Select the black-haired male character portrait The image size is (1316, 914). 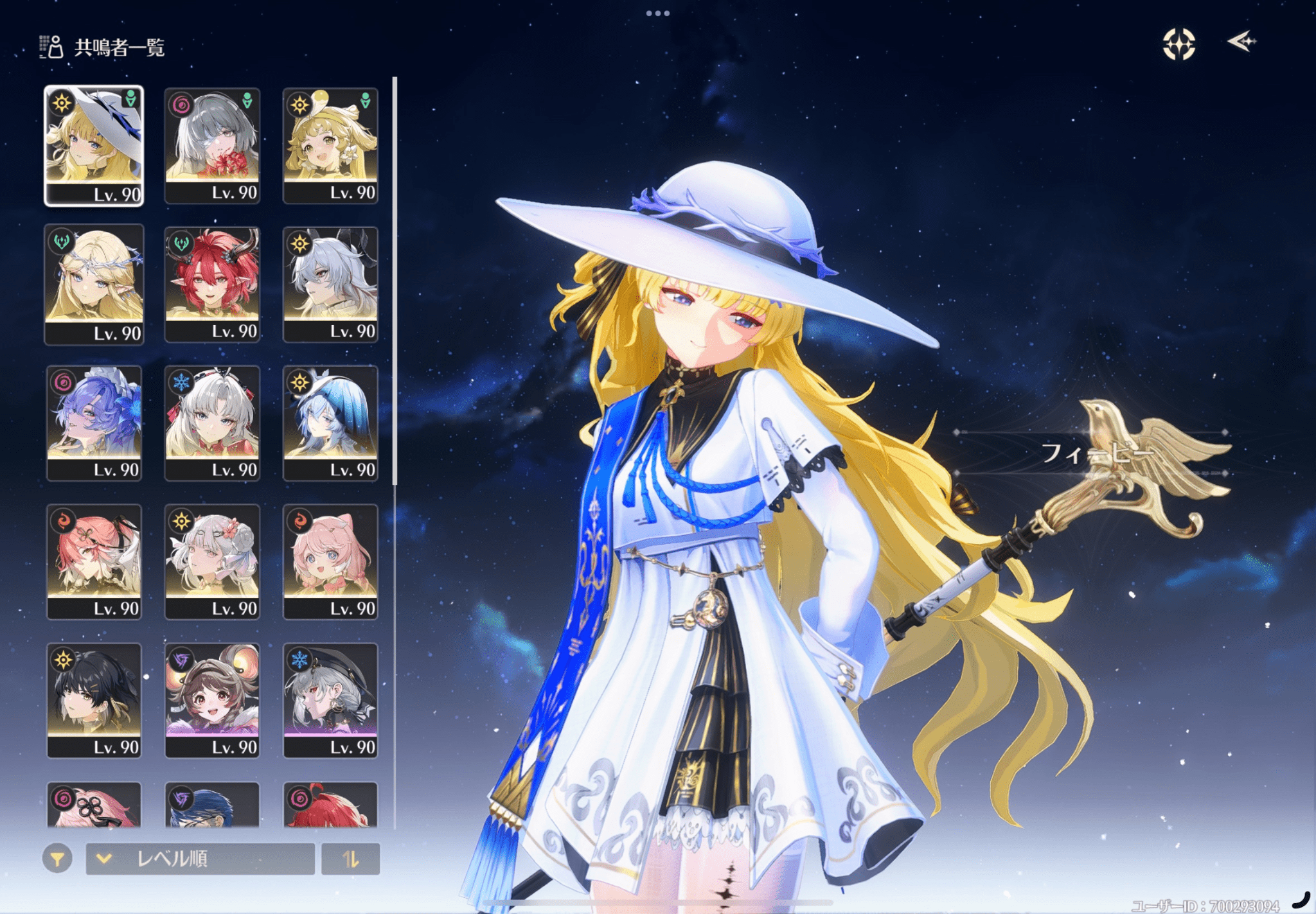(x=94, y=700)
